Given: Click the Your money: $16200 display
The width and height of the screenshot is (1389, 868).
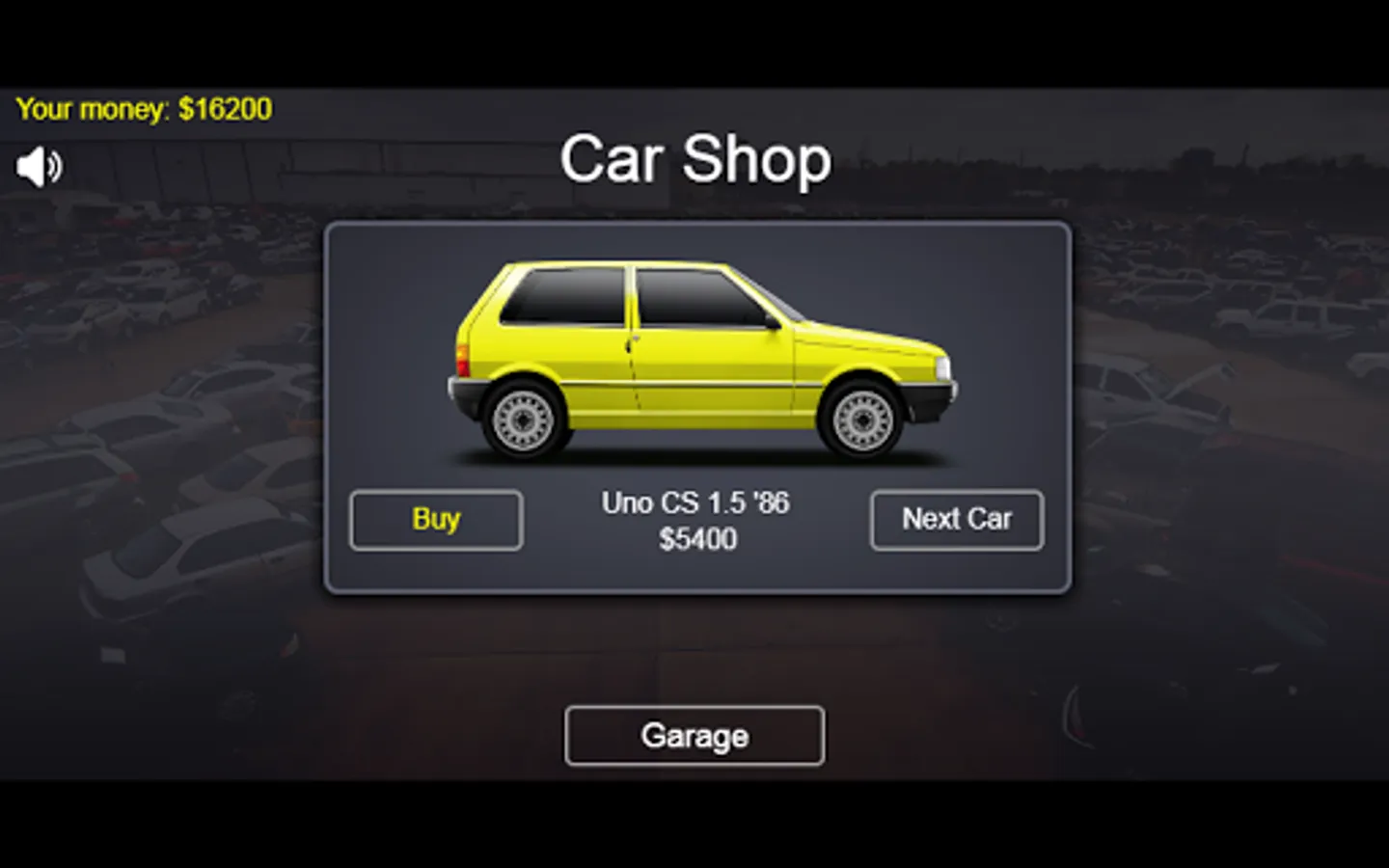Looking at the screenshot, I should click(x=143, y=108).
